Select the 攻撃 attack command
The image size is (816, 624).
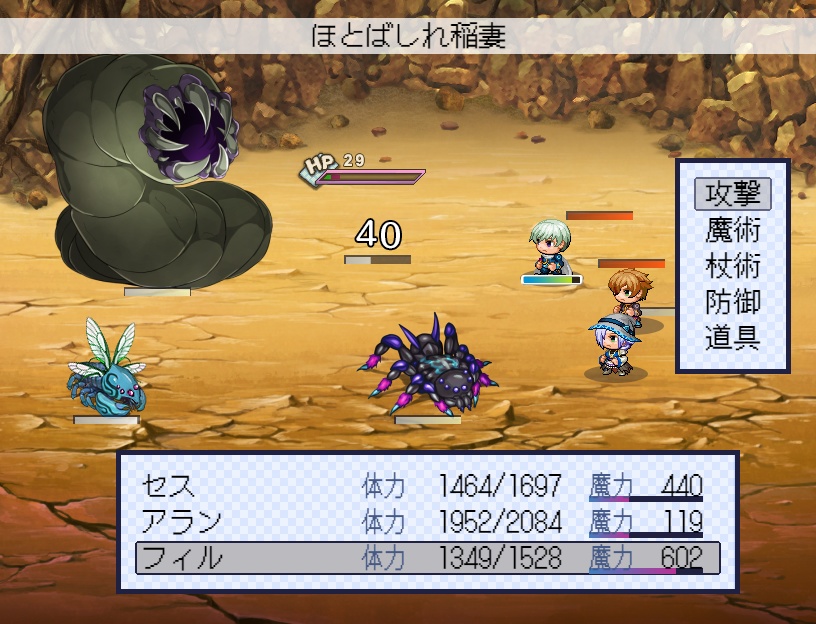click(x=733, y=194)
